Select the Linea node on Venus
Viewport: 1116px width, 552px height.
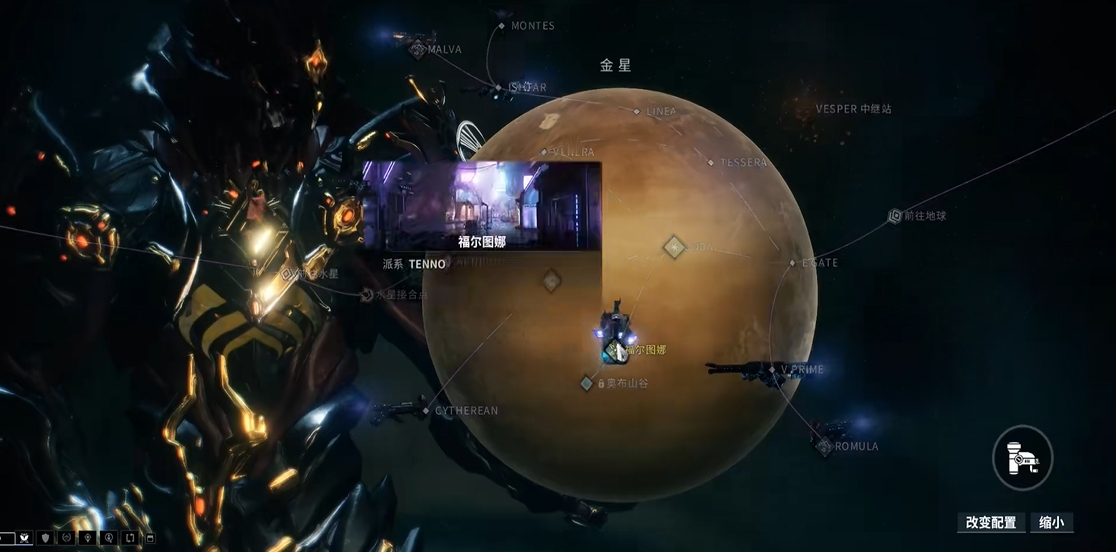pyautogui.click(x=638, y=111)
